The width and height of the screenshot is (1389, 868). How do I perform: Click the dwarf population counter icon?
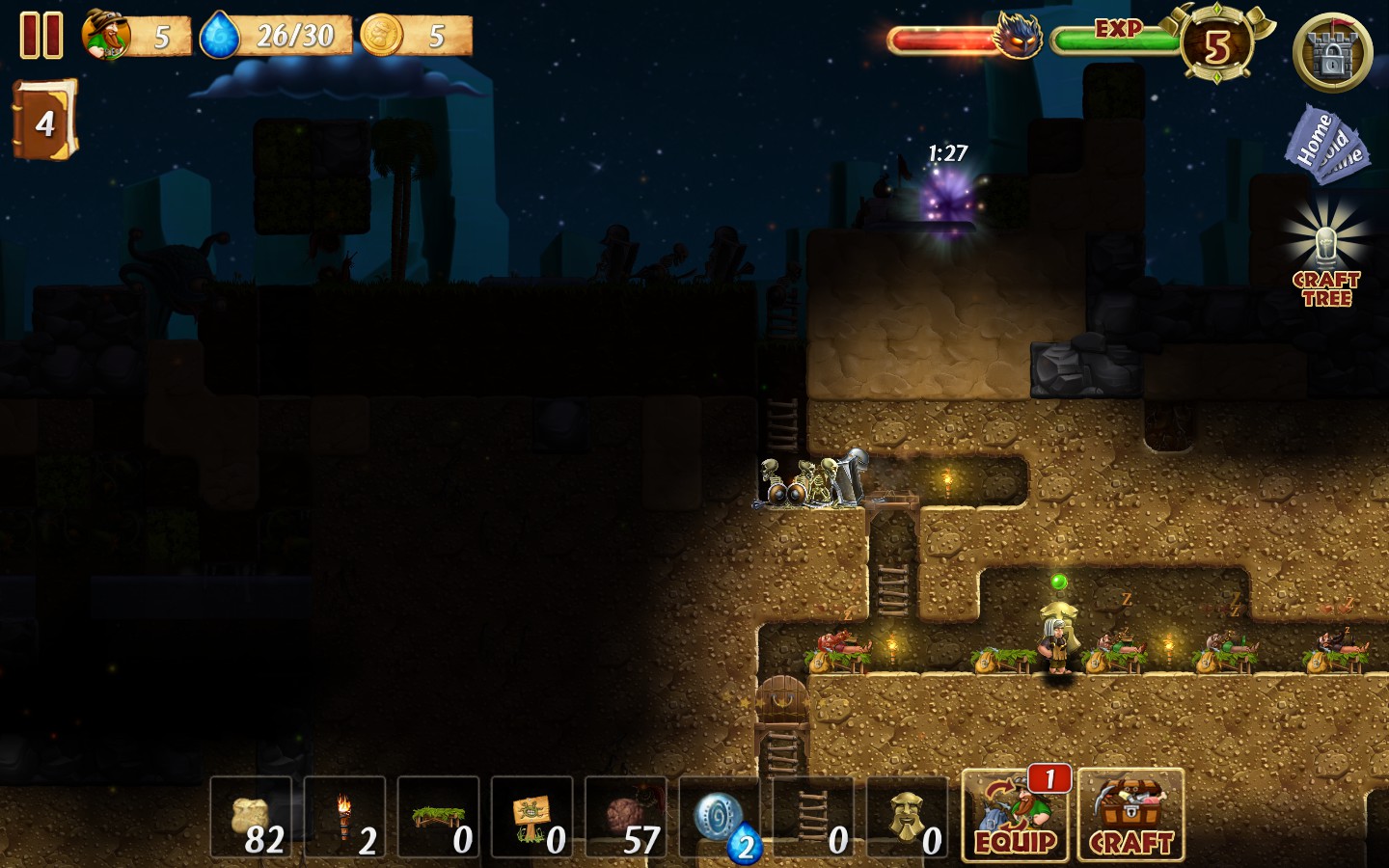[x=106, y=36]
